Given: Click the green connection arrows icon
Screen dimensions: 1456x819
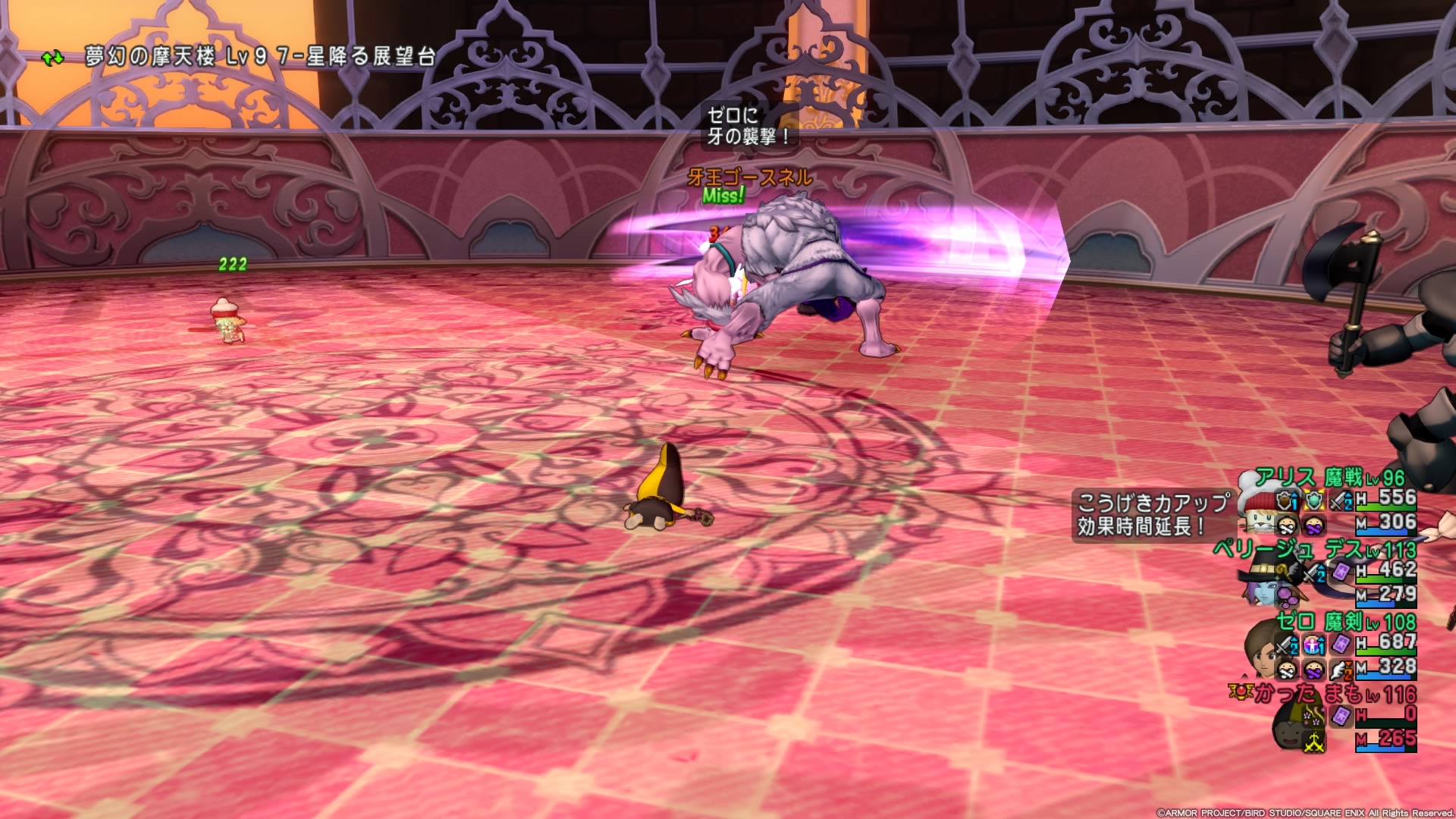Looking at the screenshot, I should (x=52, y=58).
